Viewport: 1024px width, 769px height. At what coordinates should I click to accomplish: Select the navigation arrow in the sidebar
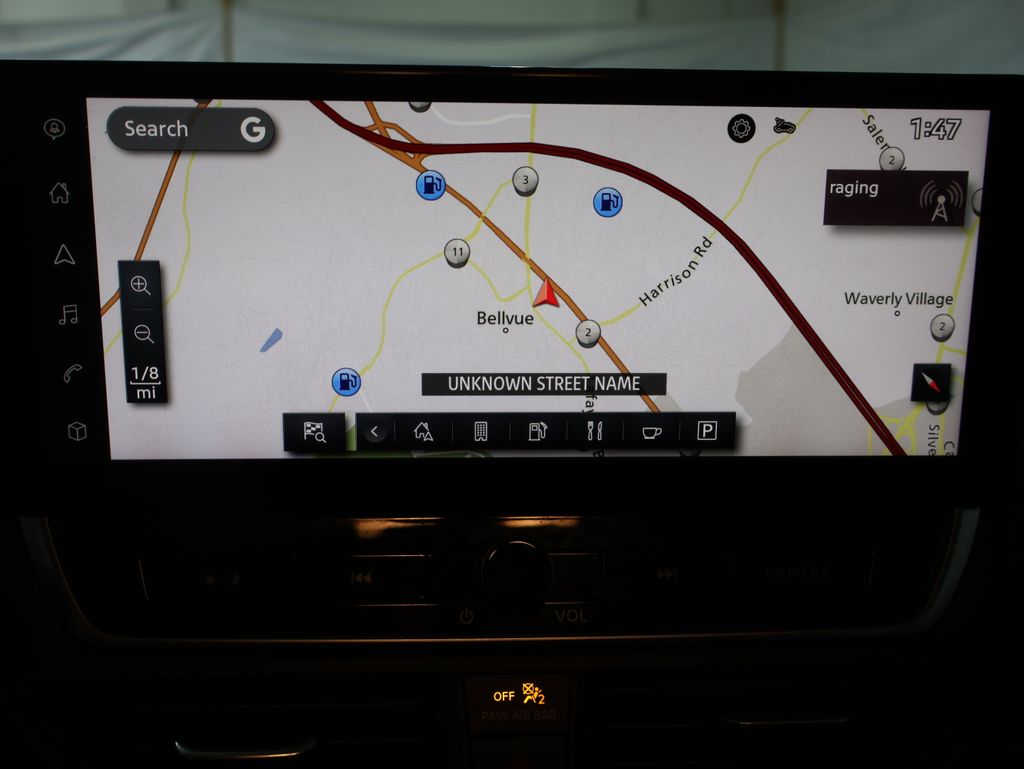(64, 254)
